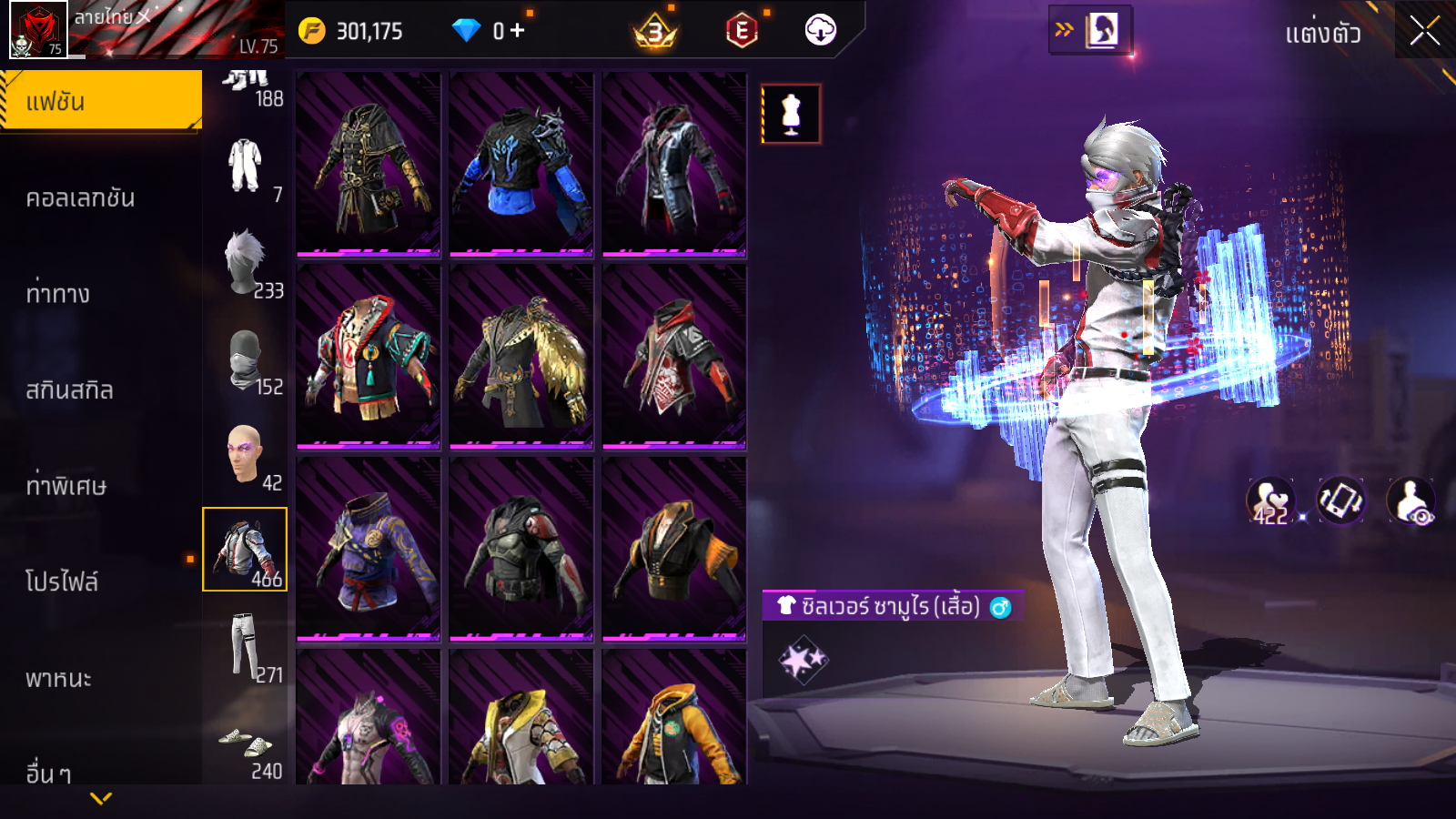Choose the purple dragon-print top
Image resolution: width=1456 pixels, height=819 pixels.
pyautogui.click(x=369, y=548)
